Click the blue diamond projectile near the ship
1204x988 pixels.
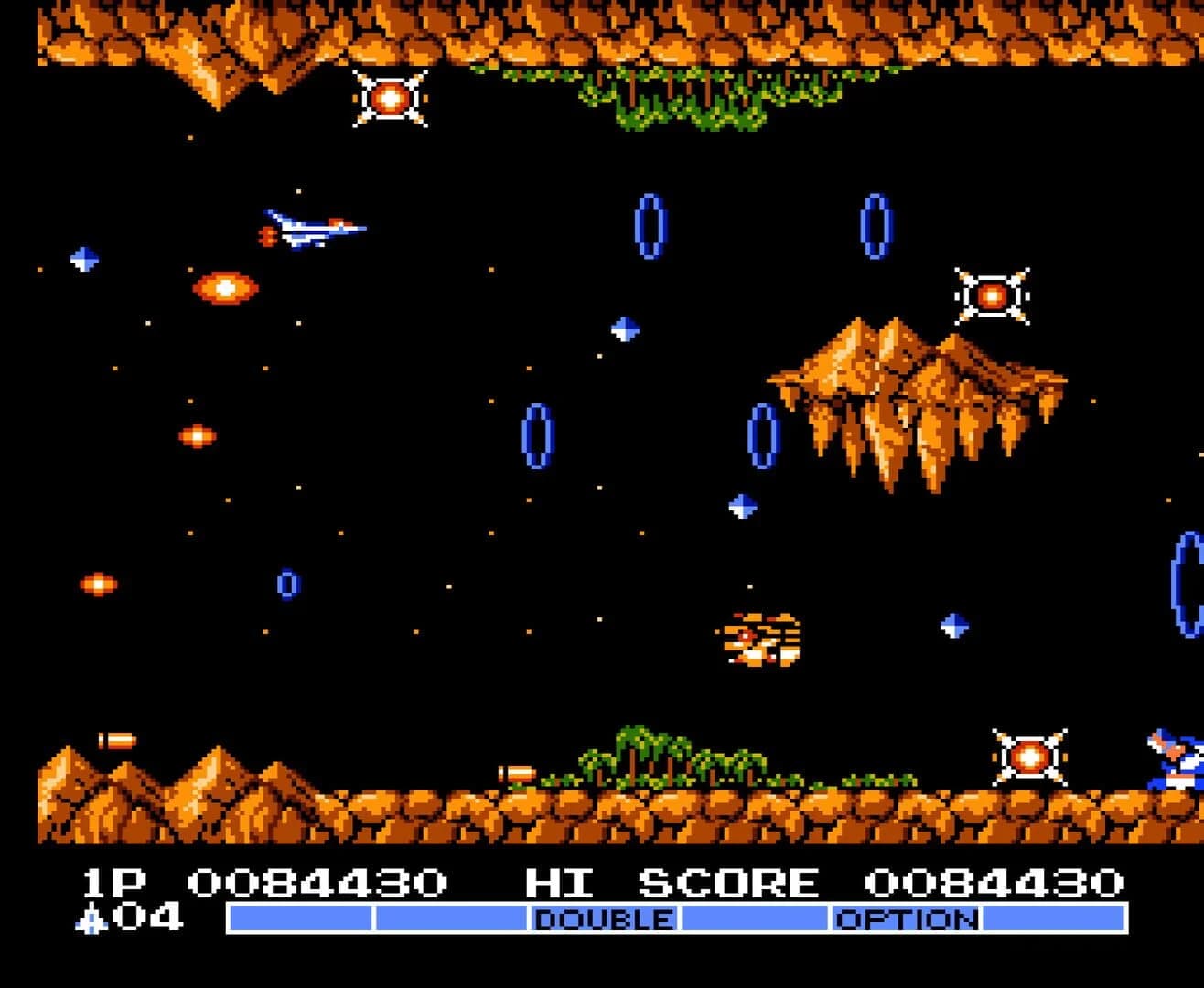[x=82, y=256]
